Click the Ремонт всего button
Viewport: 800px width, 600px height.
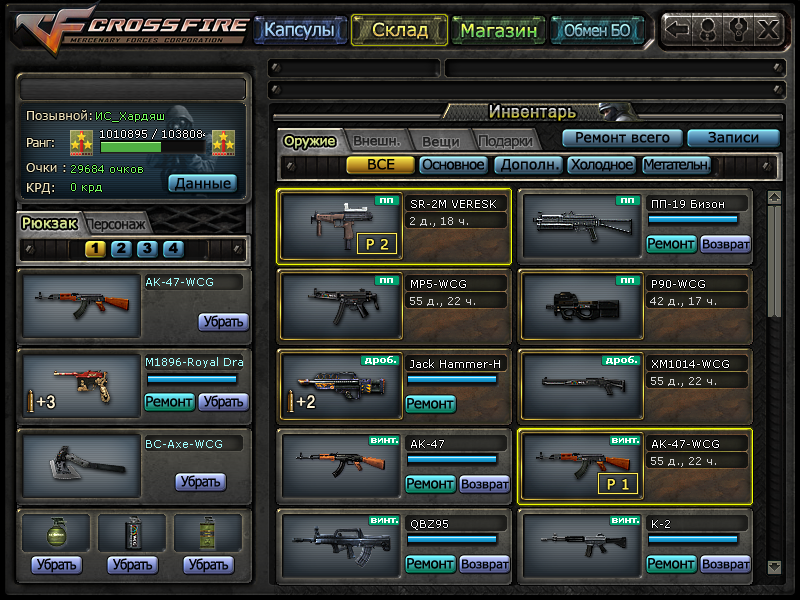622,138
